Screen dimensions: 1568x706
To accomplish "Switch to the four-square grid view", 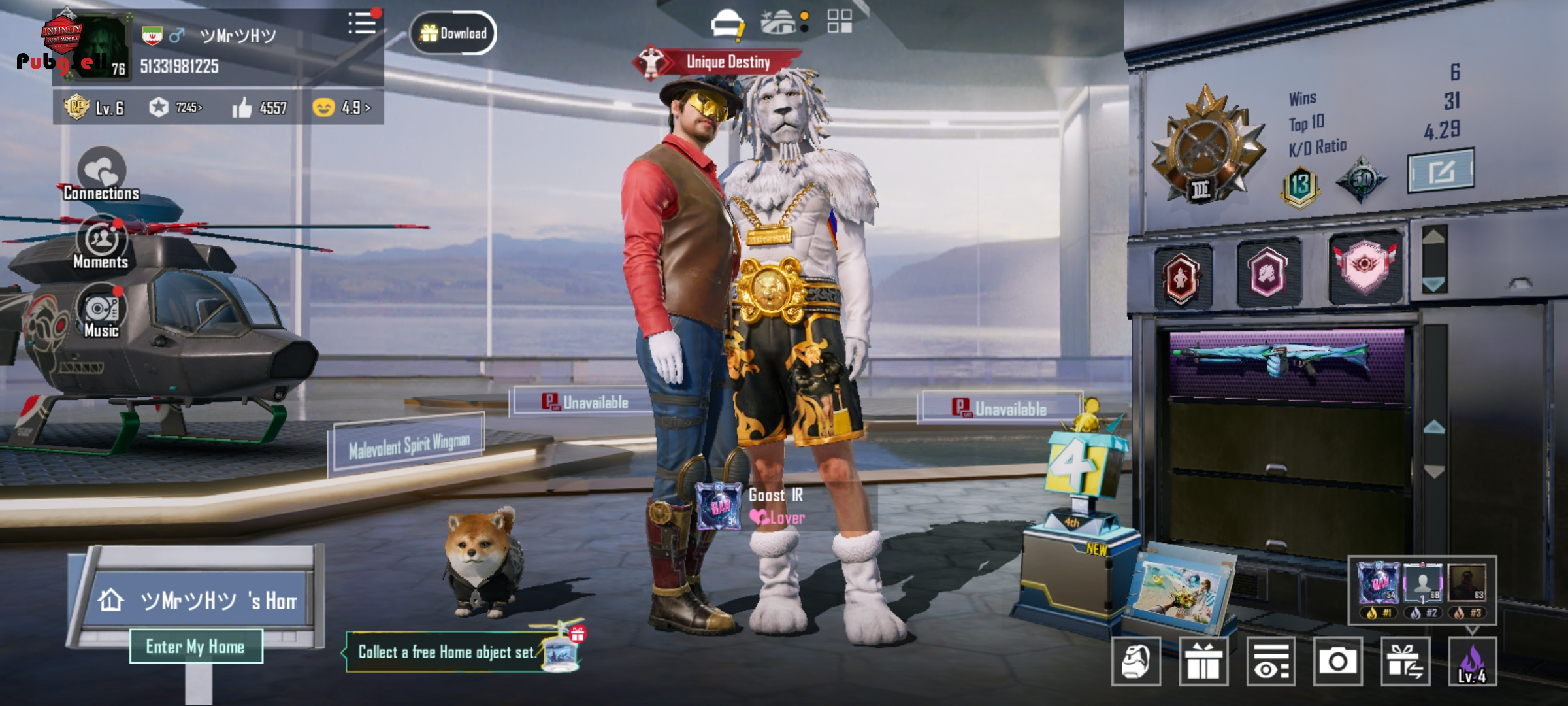I will 839,21.
